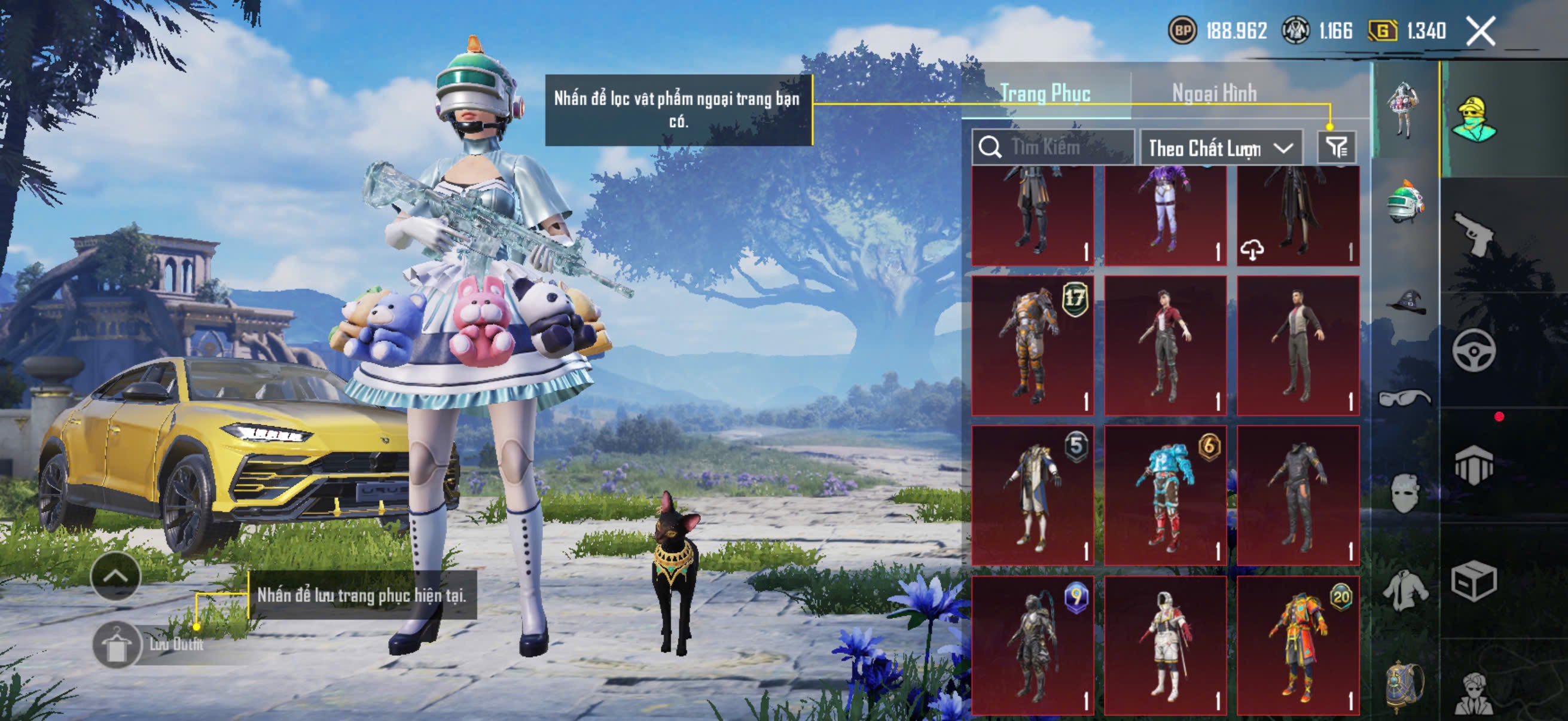Viewport: 1568px width, 721px height.
Task: Pick the blue and red mech outfit with badge 6
Action: point(1165,495)
